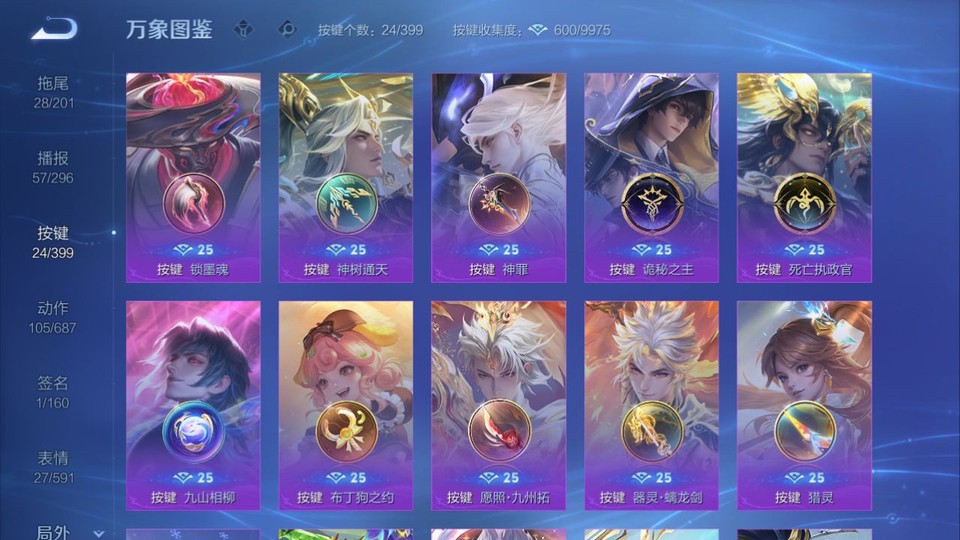Open the 神罪 button skin card

(498, 178)
